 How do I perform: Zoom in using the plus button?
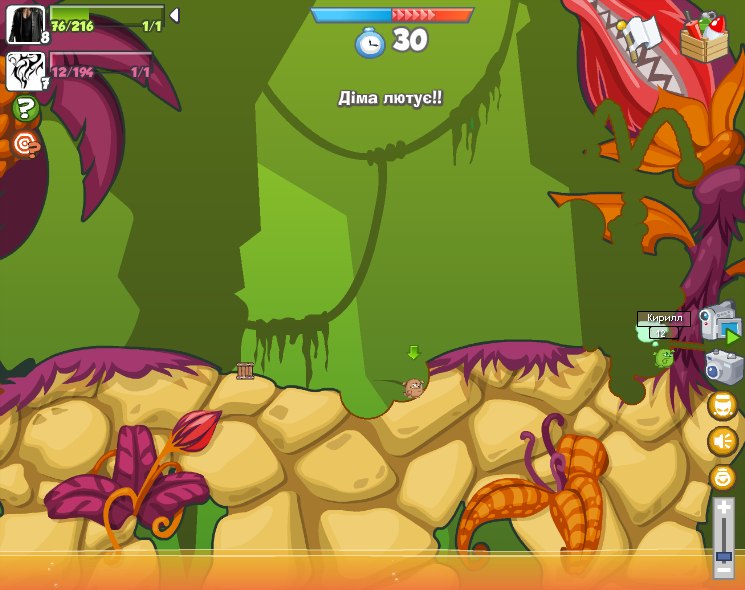(723, 508)
